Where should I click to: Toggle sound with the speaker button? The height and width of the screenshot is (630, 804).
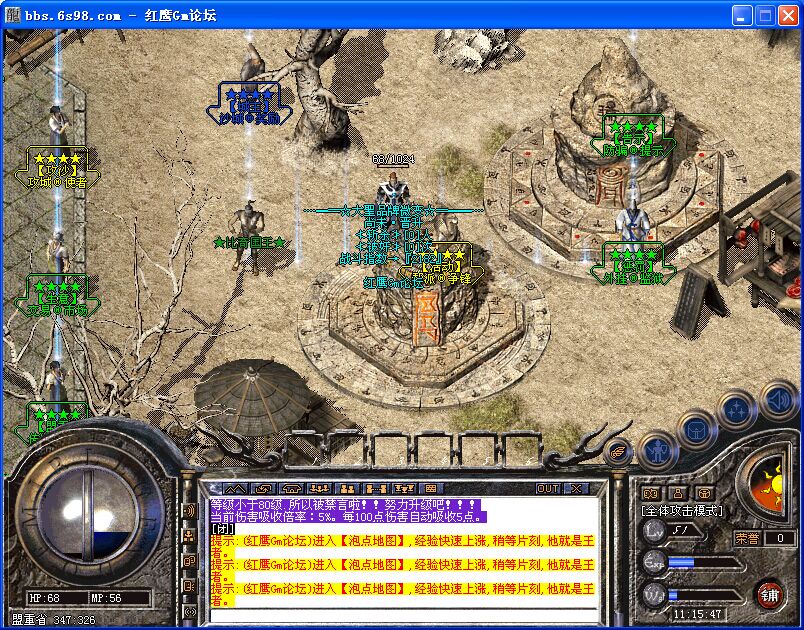point(778,400)
